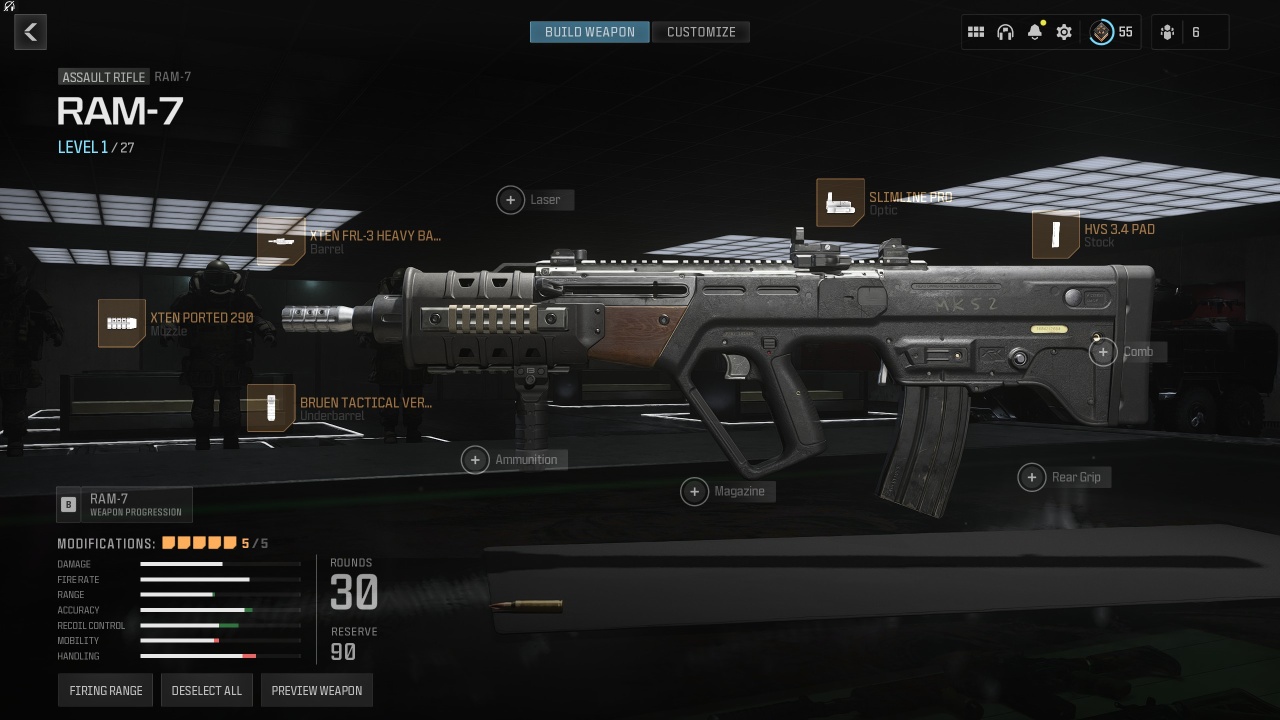Select the Build Weapon tab
The height and width of the screenshot is (720, 1280).
coord(589,31)
